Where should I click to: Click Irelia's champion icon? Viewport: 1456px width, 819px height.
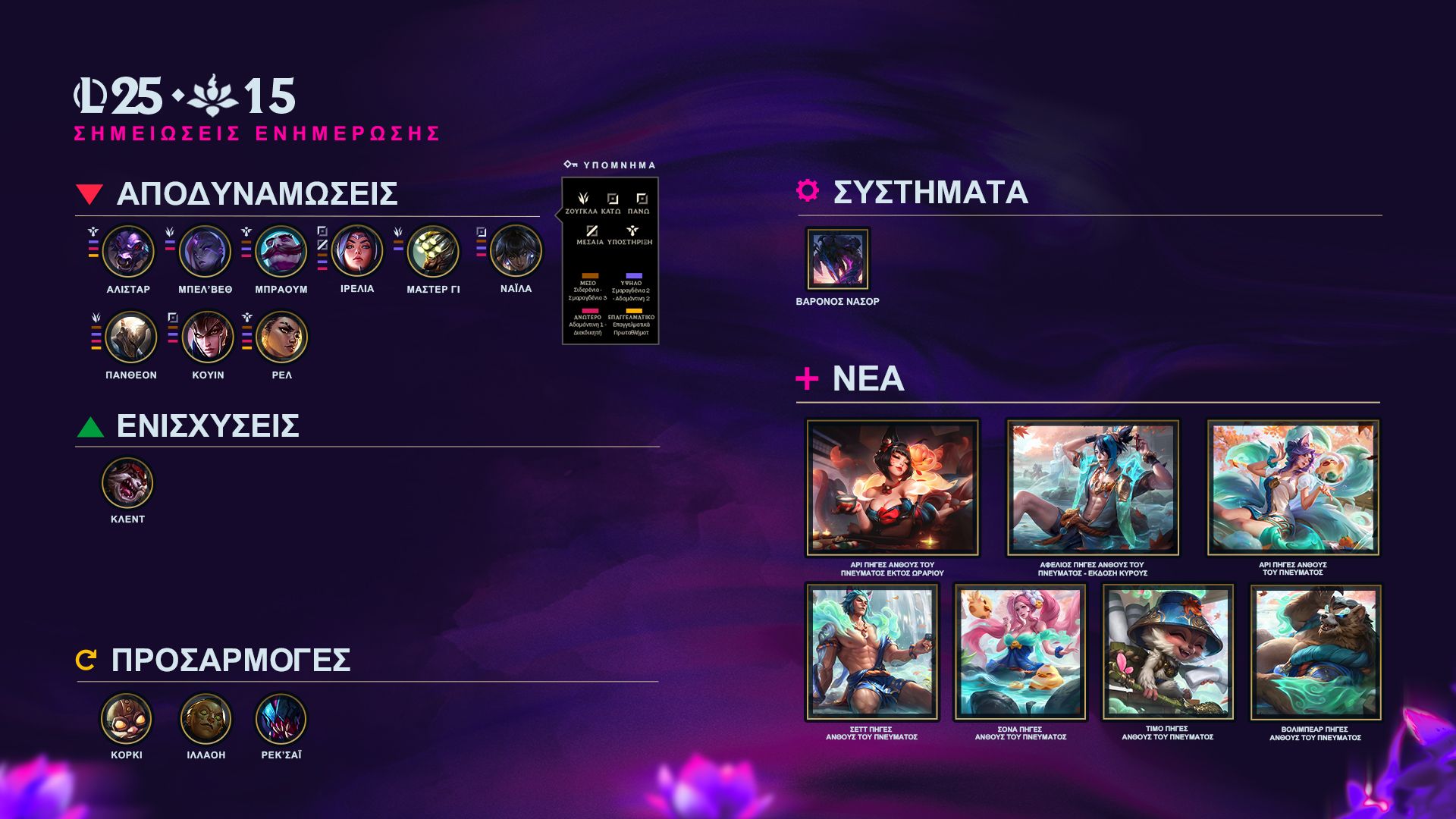pos(357,251)
